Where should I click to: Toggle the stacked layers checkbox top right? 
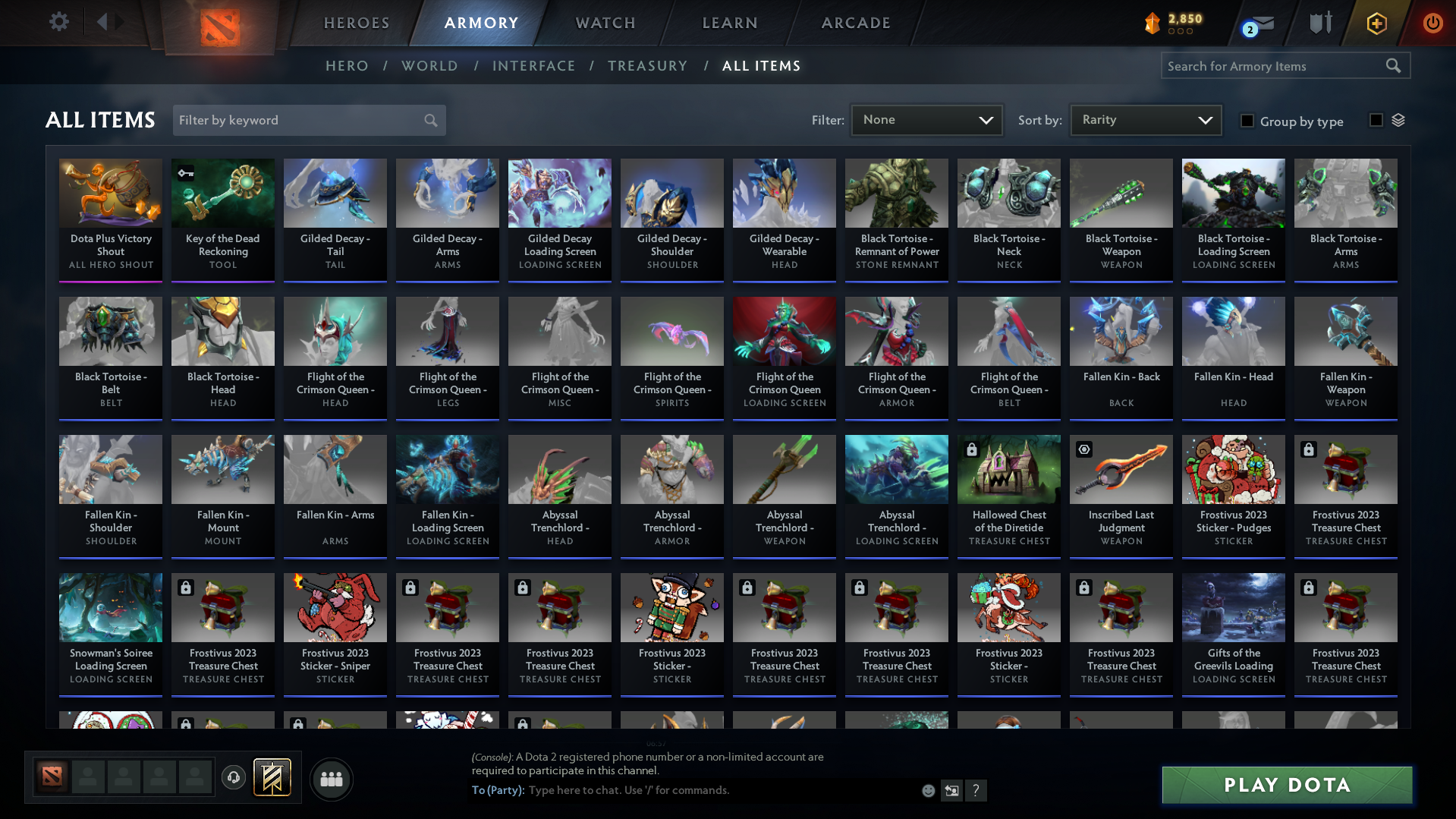[1378, 119]
